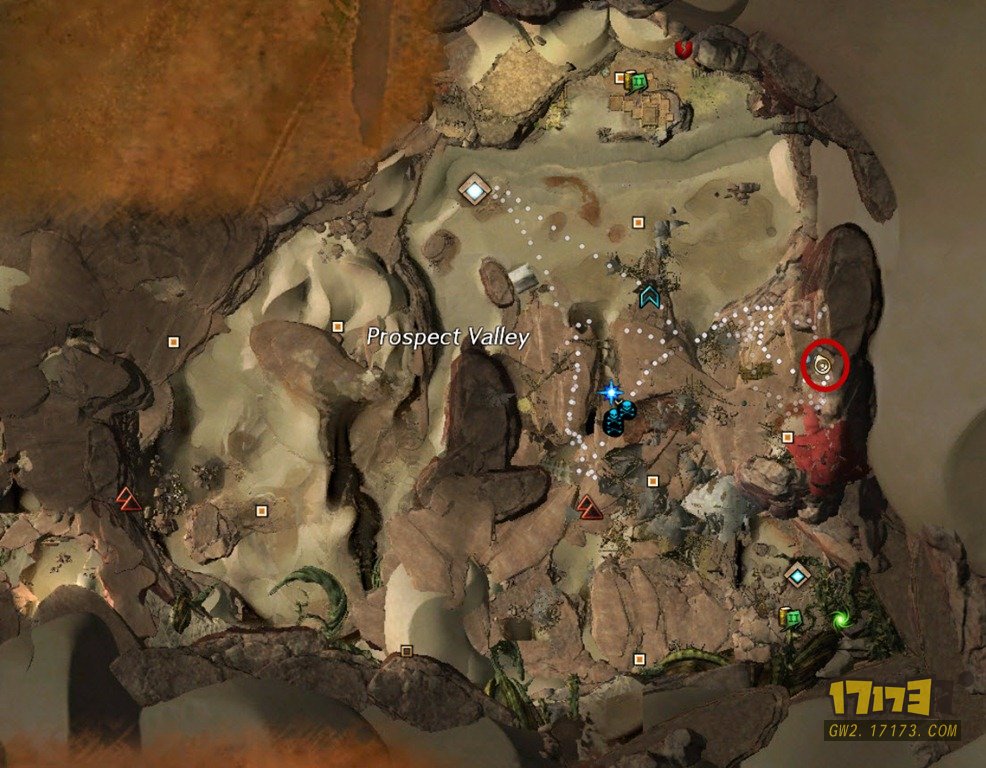Select the green swirl portal icon
This screenshot has height=768, width=986.
click(x=841, y=620)
